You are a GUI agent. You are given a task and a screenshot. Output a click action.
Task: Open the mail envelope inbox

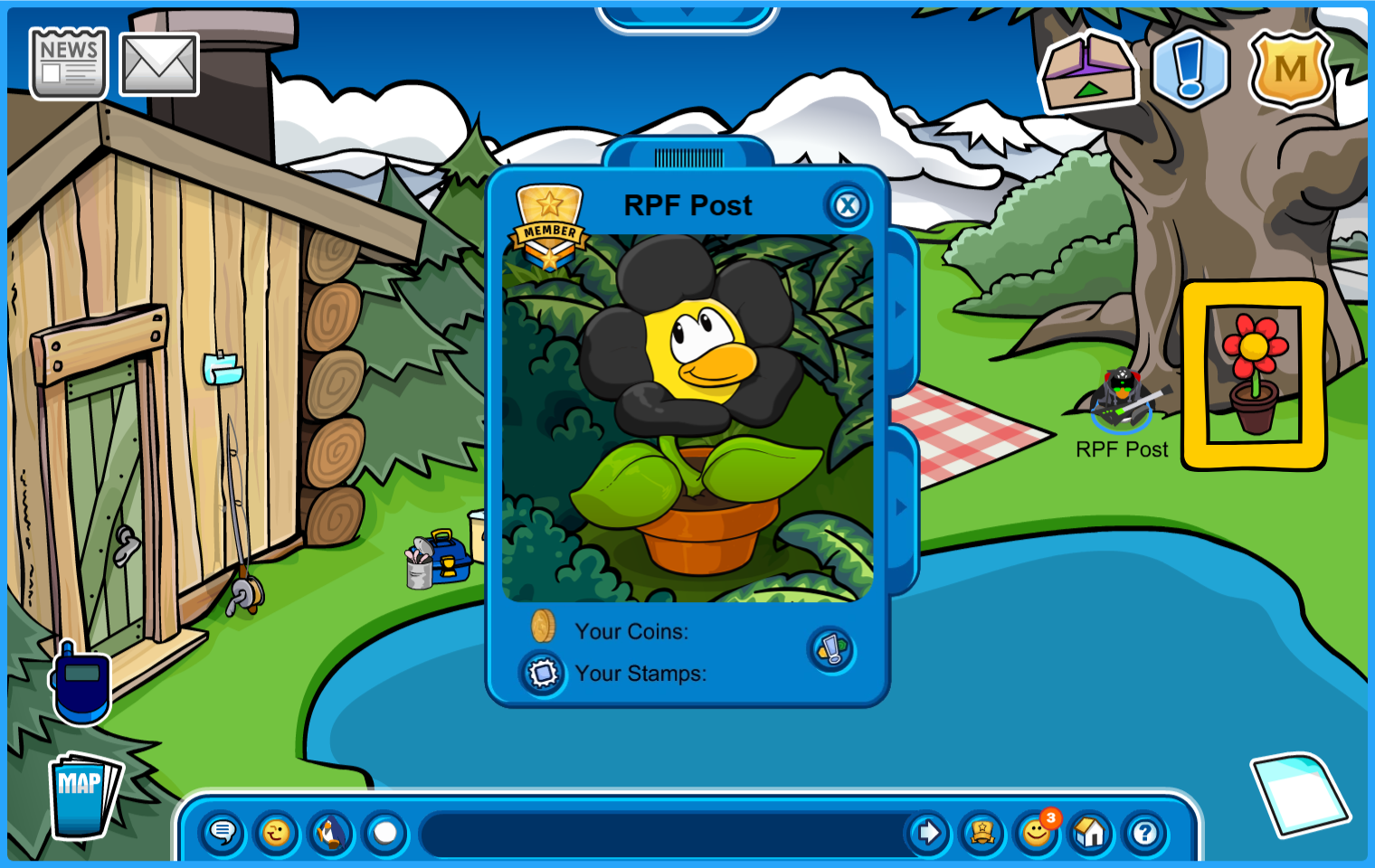pos(159,64)
